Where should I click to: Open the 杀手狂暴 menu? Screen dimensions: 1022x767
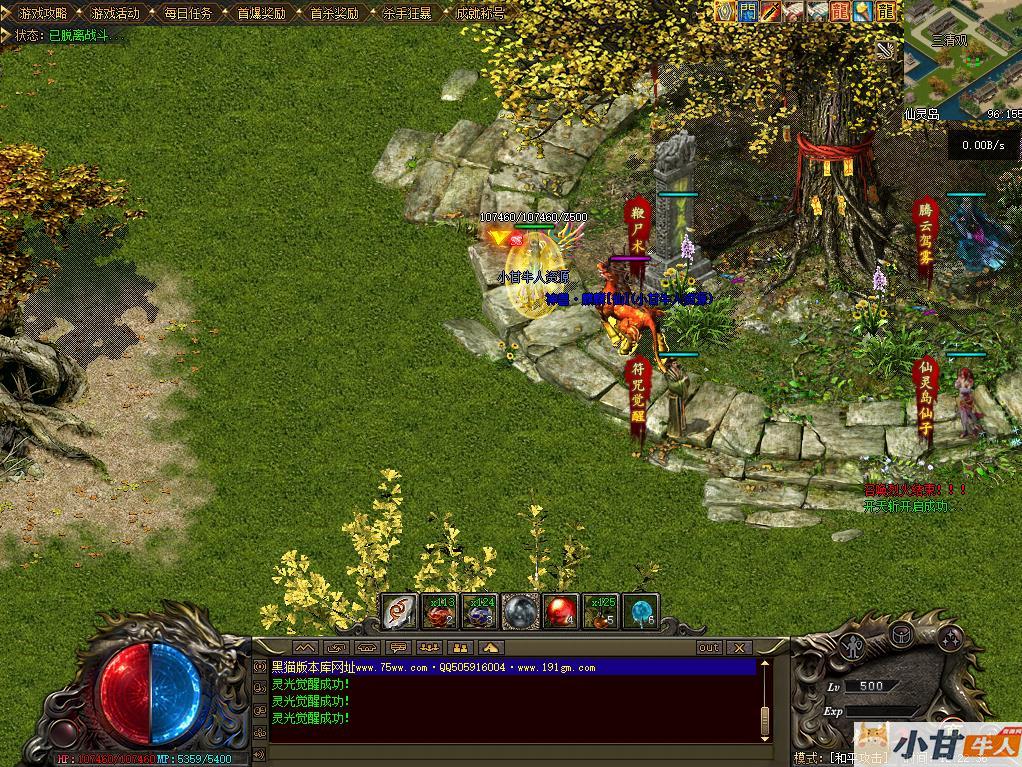(407, 14)
